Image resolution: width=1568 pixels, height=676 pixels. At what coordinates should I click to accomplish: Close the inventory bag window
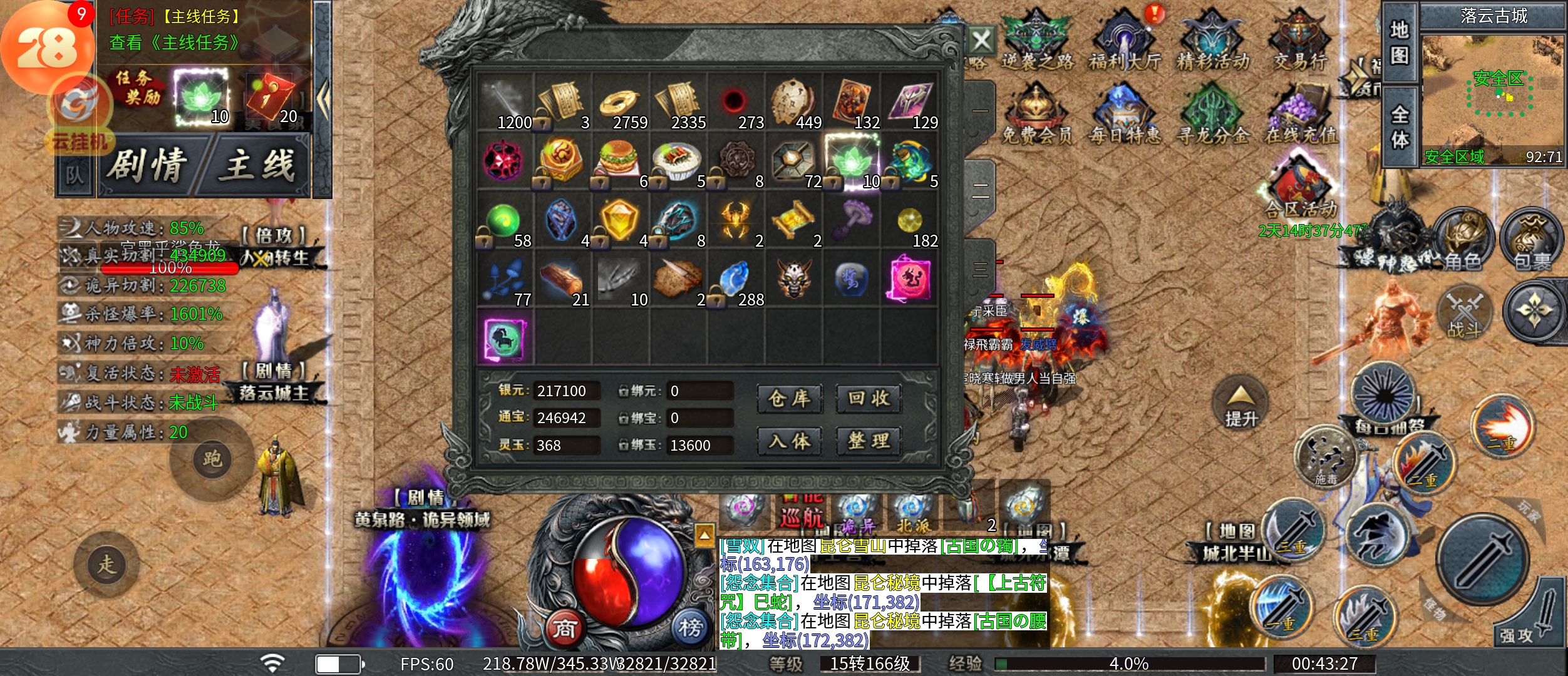coord(981,41)
